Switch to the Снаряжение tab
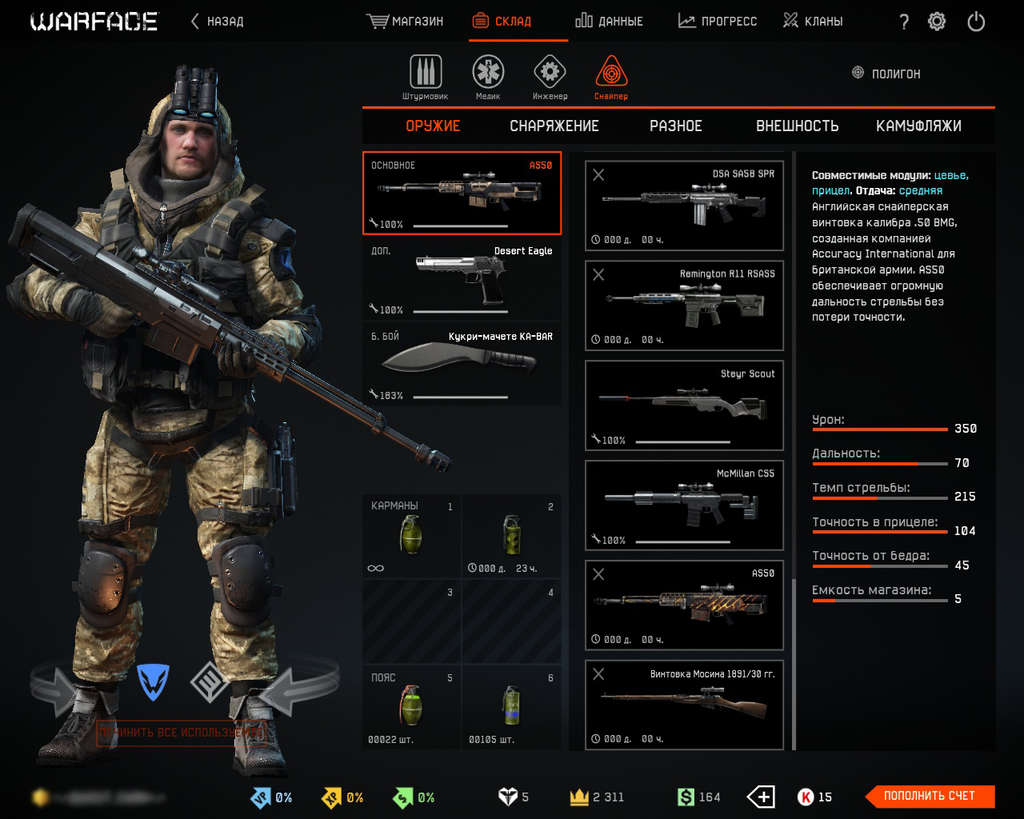The width and height of the screenshot is (1024, 819). pyautogui.click(x=554, y=126)
